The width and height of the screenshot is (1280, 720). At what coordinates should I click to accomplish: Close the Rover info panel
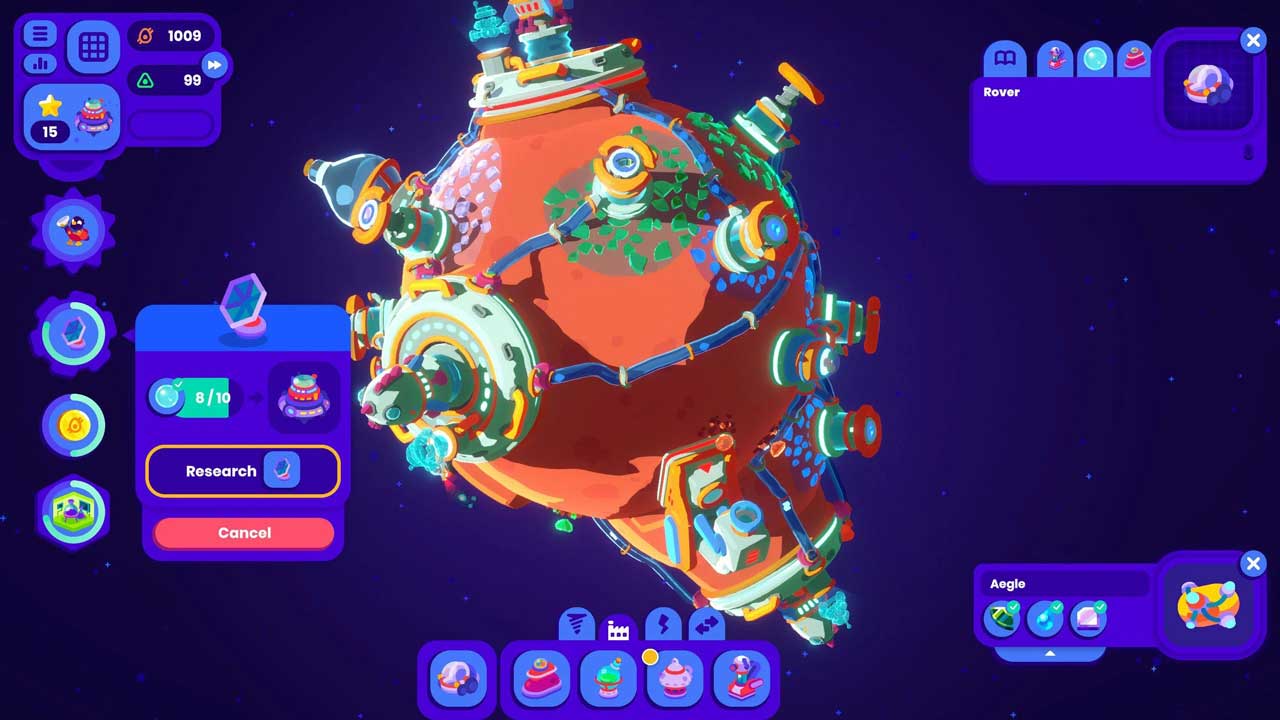(1253, 40)
